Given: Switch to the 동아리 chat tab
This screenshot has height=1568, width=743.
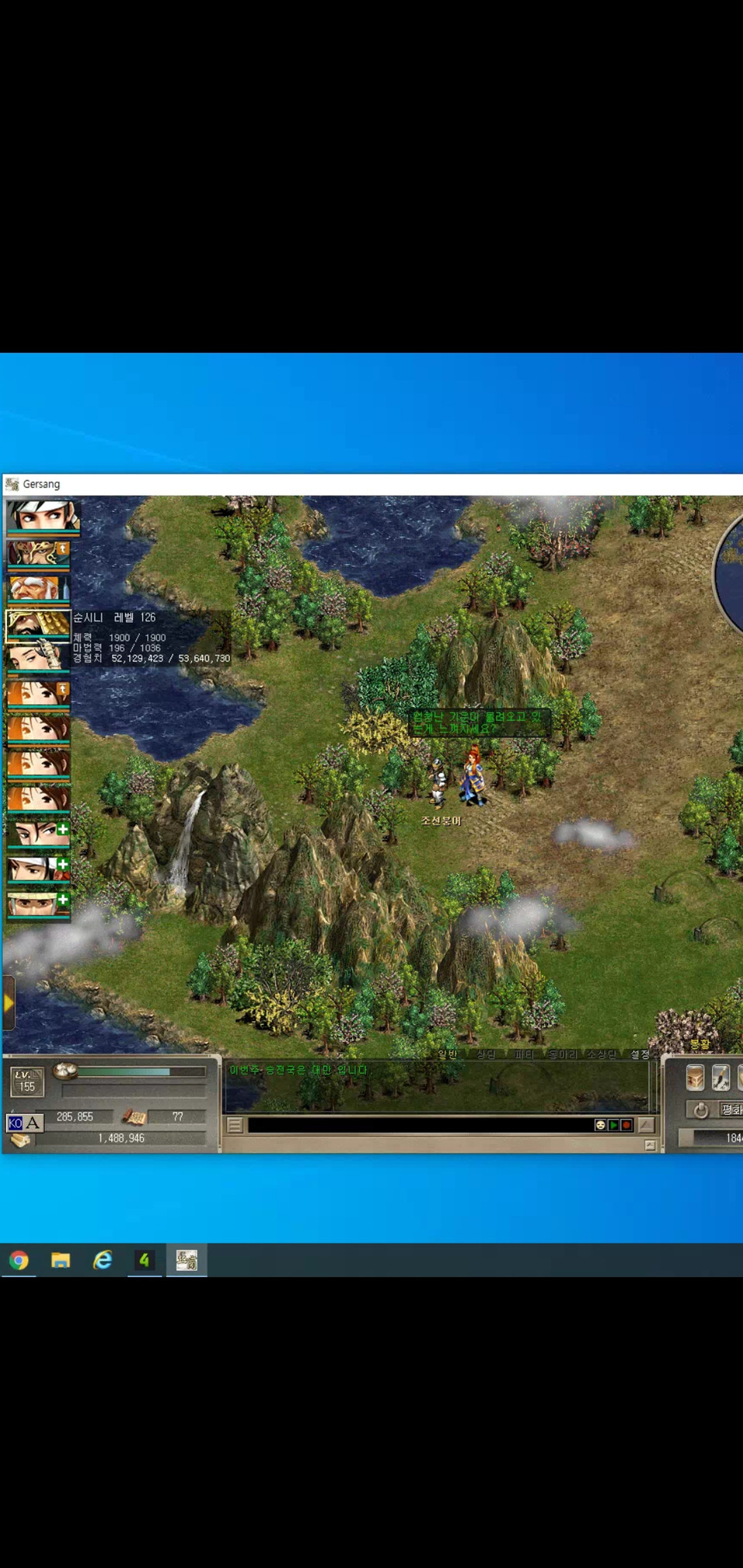Looking at the screenshot, I should 563,1054.
